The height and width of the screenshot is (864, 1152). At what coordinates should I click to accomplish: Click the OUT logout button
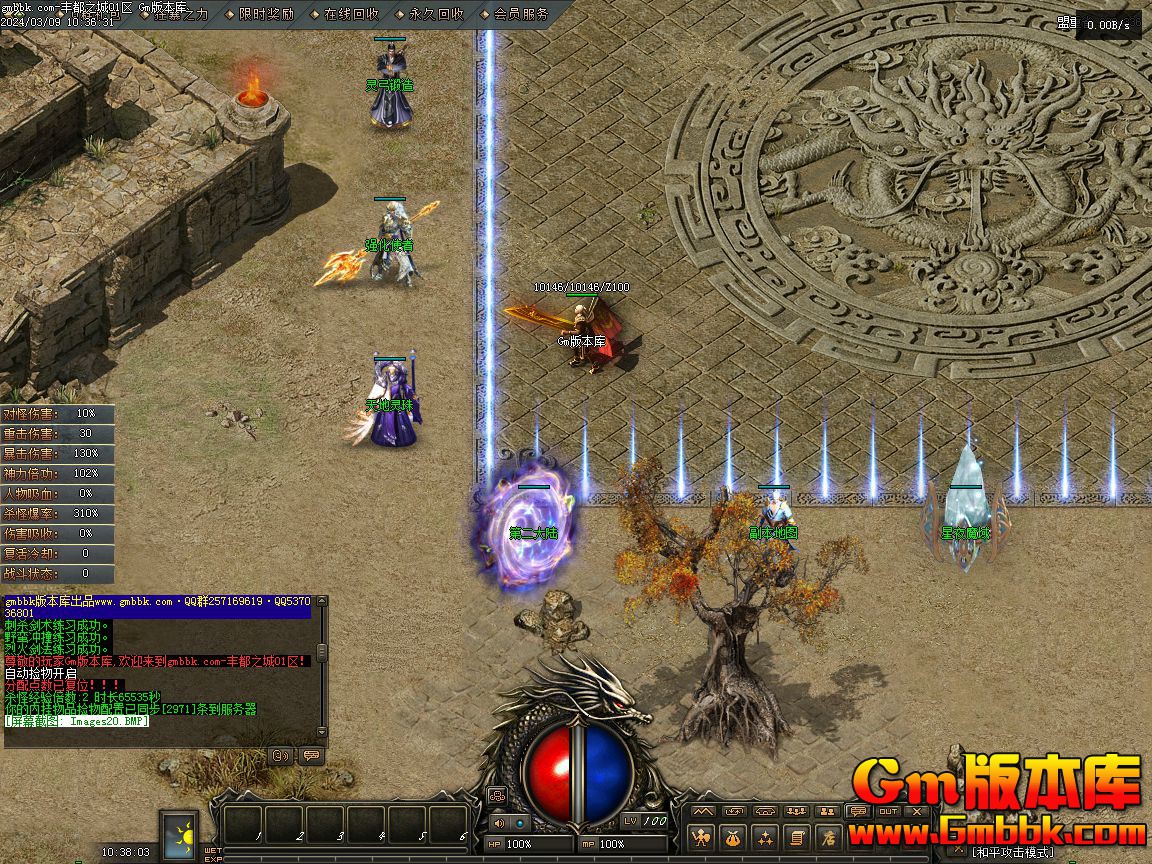(888, 811)
